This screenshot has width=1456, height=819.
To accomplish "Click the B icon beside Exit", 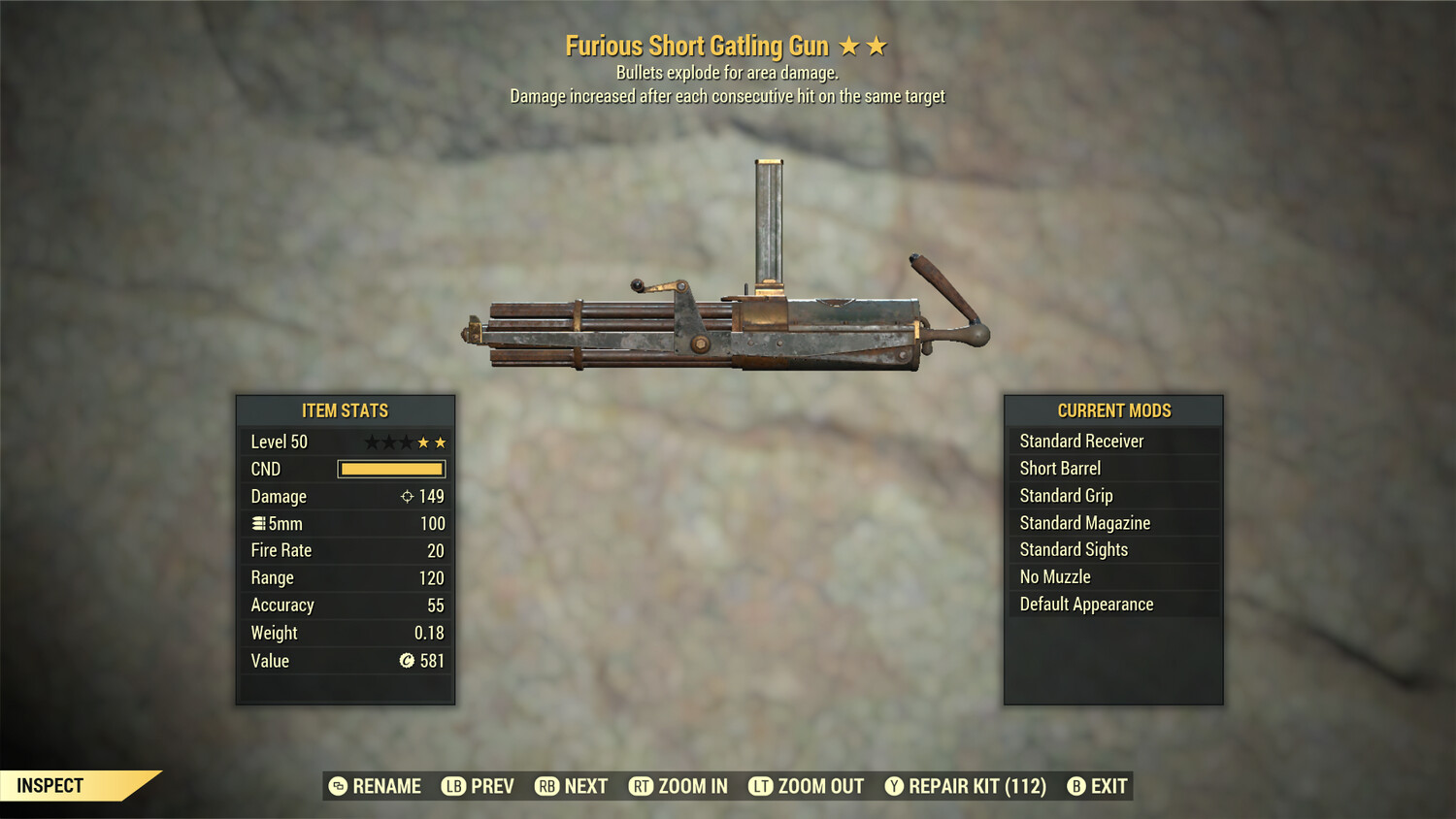I will (x=1074, y=786).
